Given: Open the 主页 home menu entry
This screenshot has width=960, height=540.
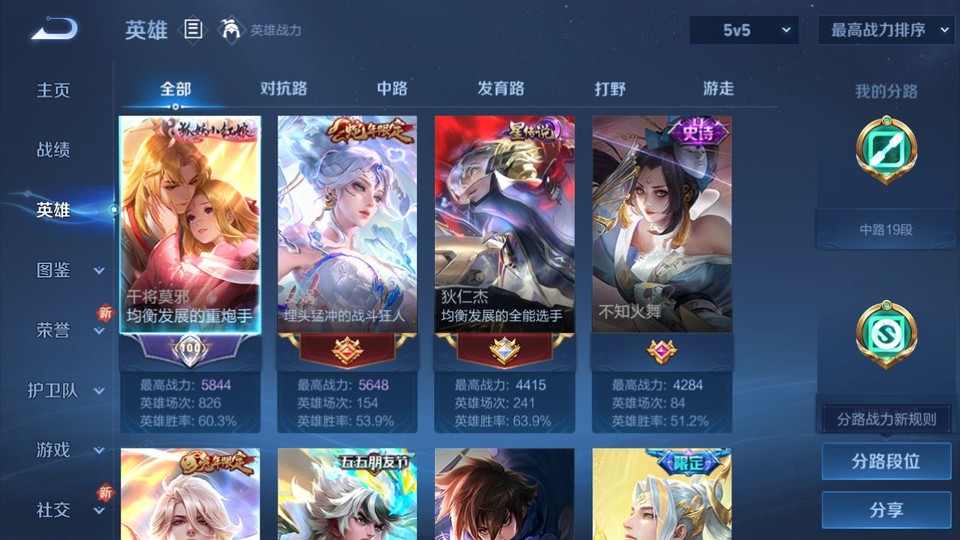Looking at the screenshot, I should (x=54, y=90).
